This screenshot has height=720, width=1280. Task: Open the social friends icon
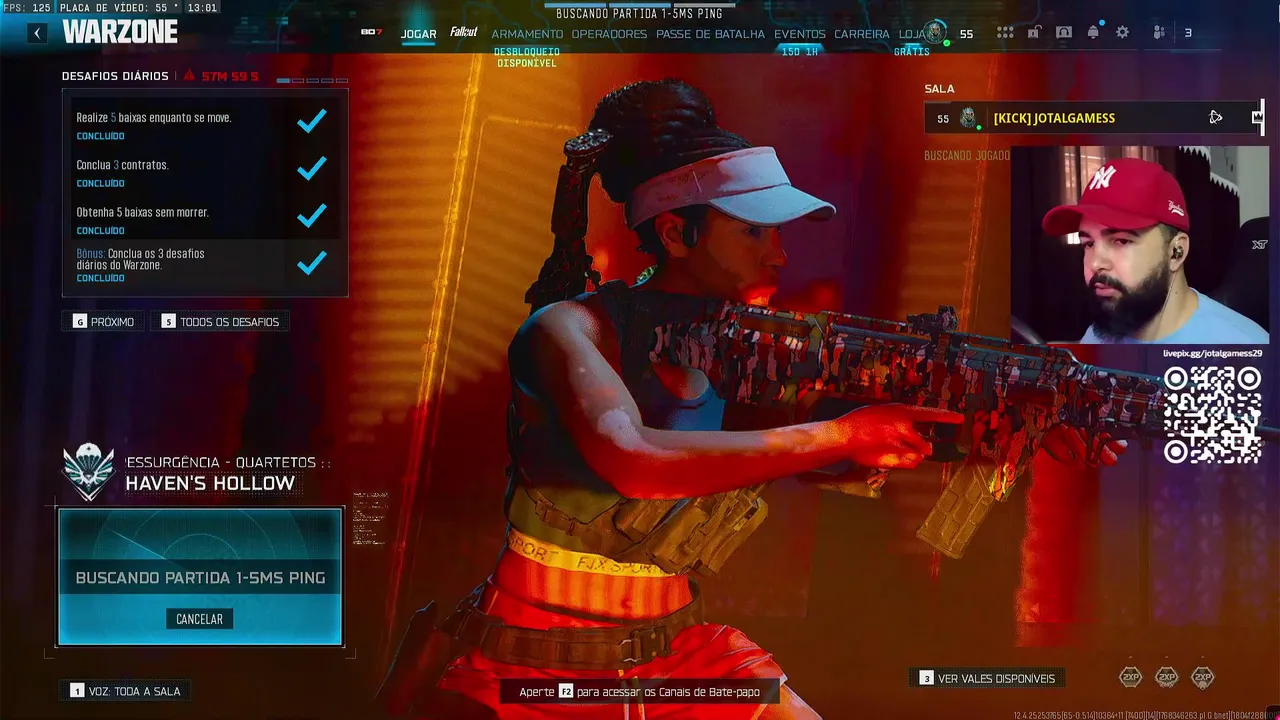[x=1160, y=33]
